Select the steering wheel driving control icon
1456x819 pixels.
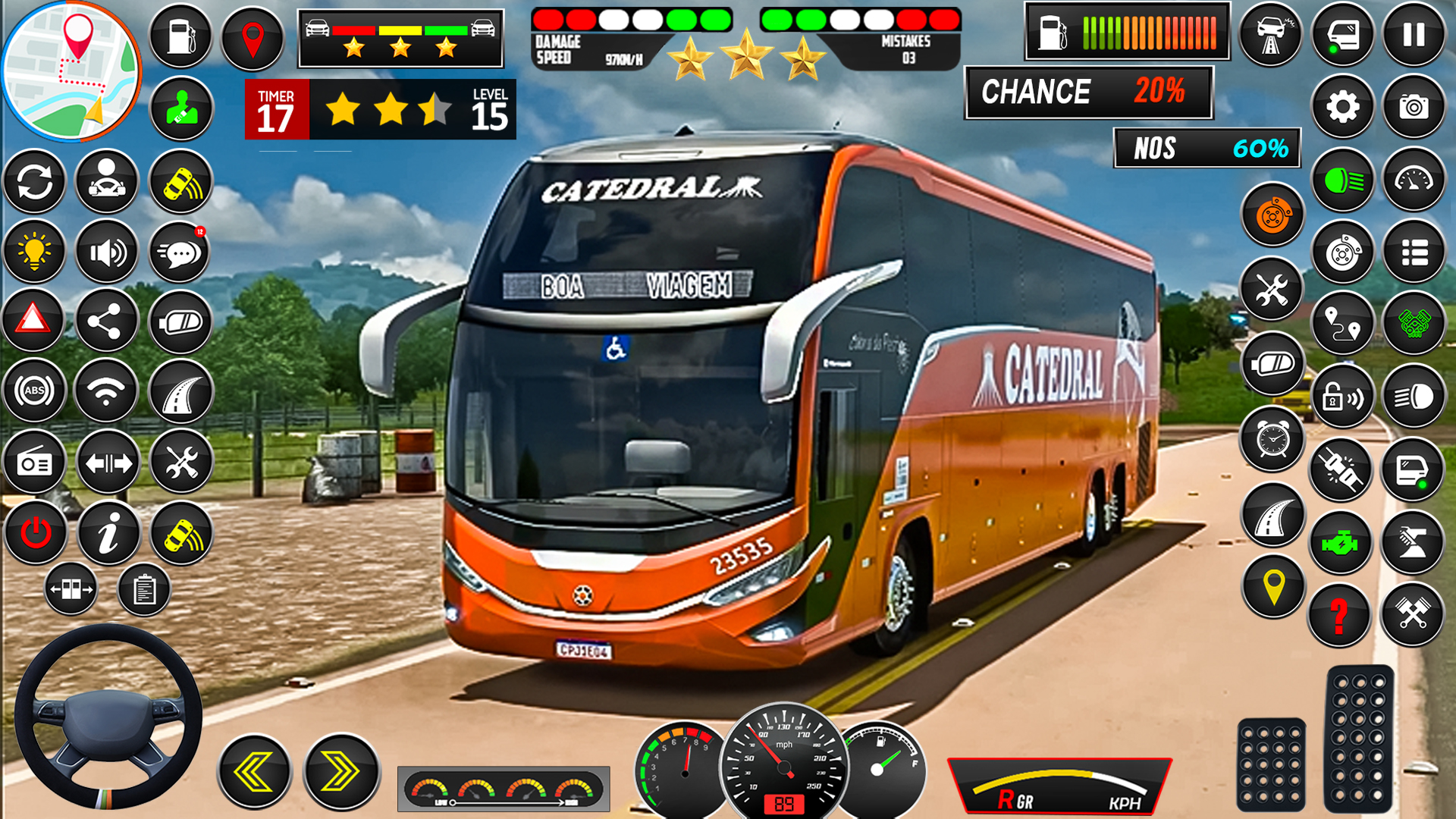105,181
